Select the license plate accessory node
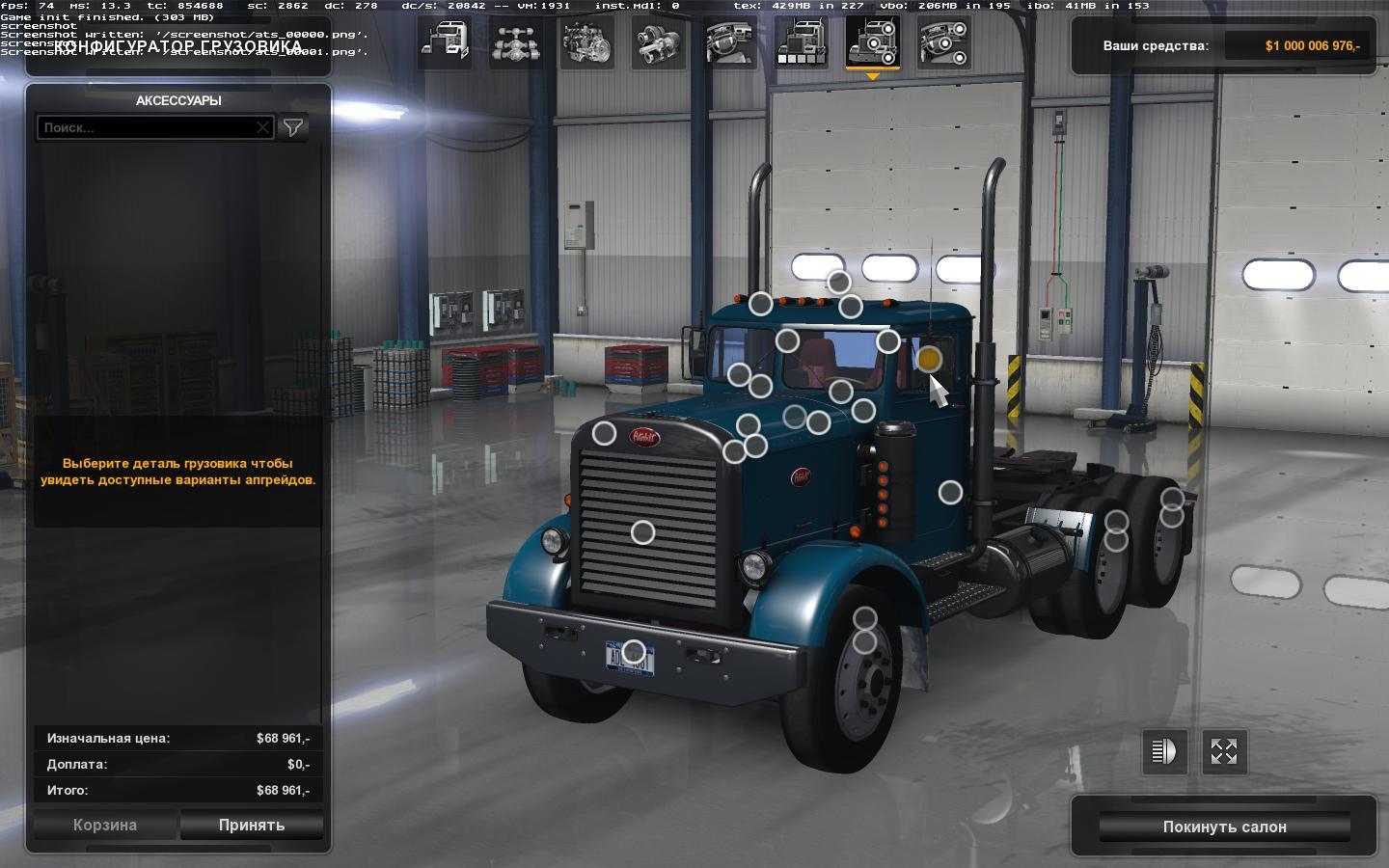This screenshot has width=1389, height=868. (x=633, y=653)
